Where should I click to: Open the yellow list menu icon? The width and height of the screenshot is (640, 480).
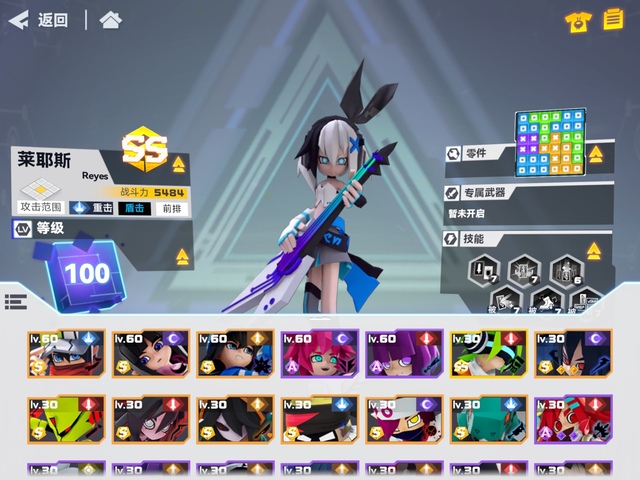[613, 20]
